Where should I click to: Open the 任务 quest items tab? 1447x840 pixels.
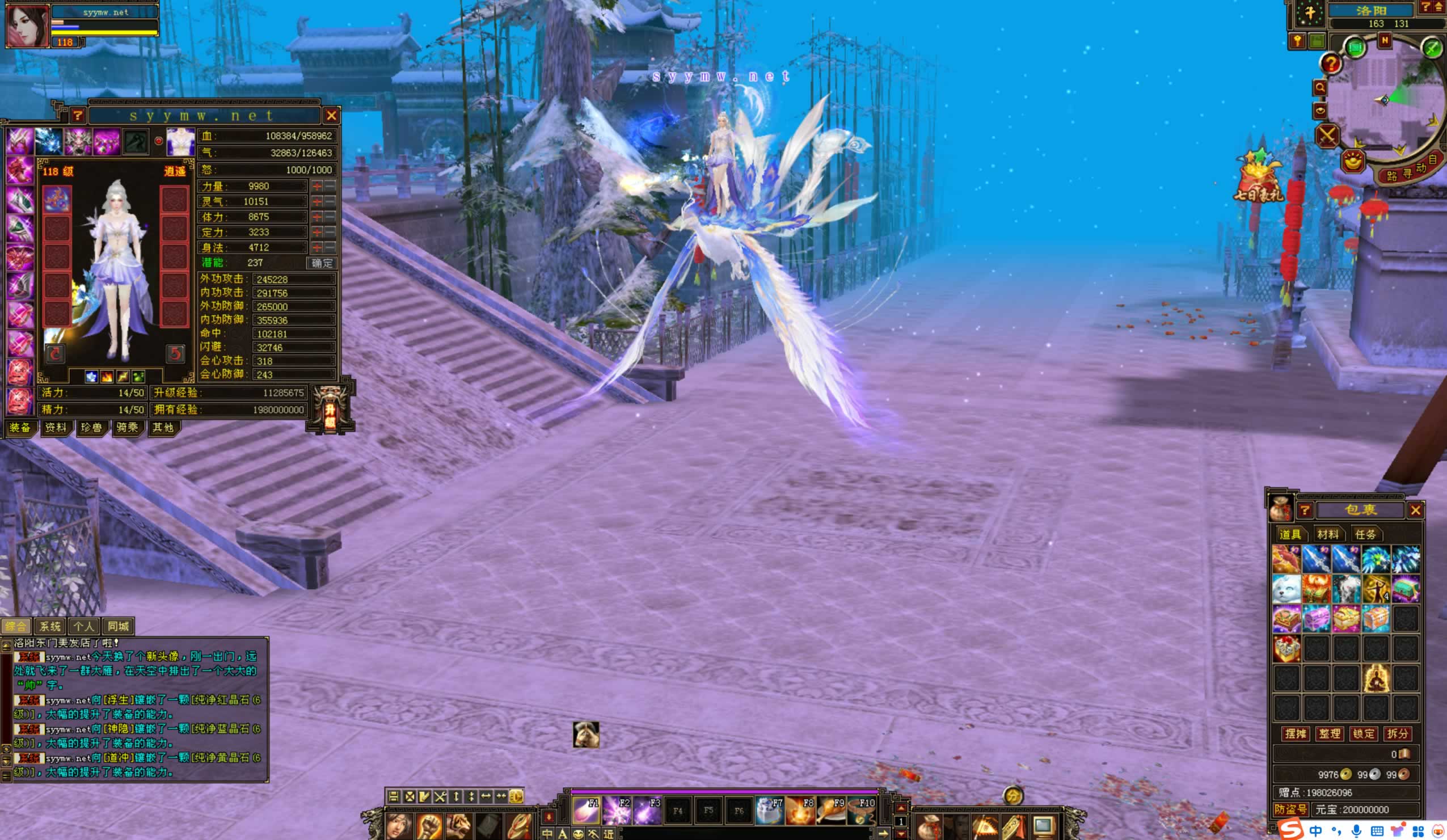click(x=1365, y=534)
